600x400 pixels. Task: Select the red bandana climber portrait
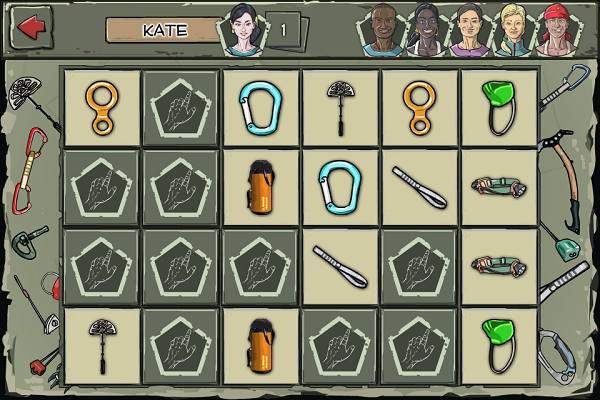tap(555, 32)
